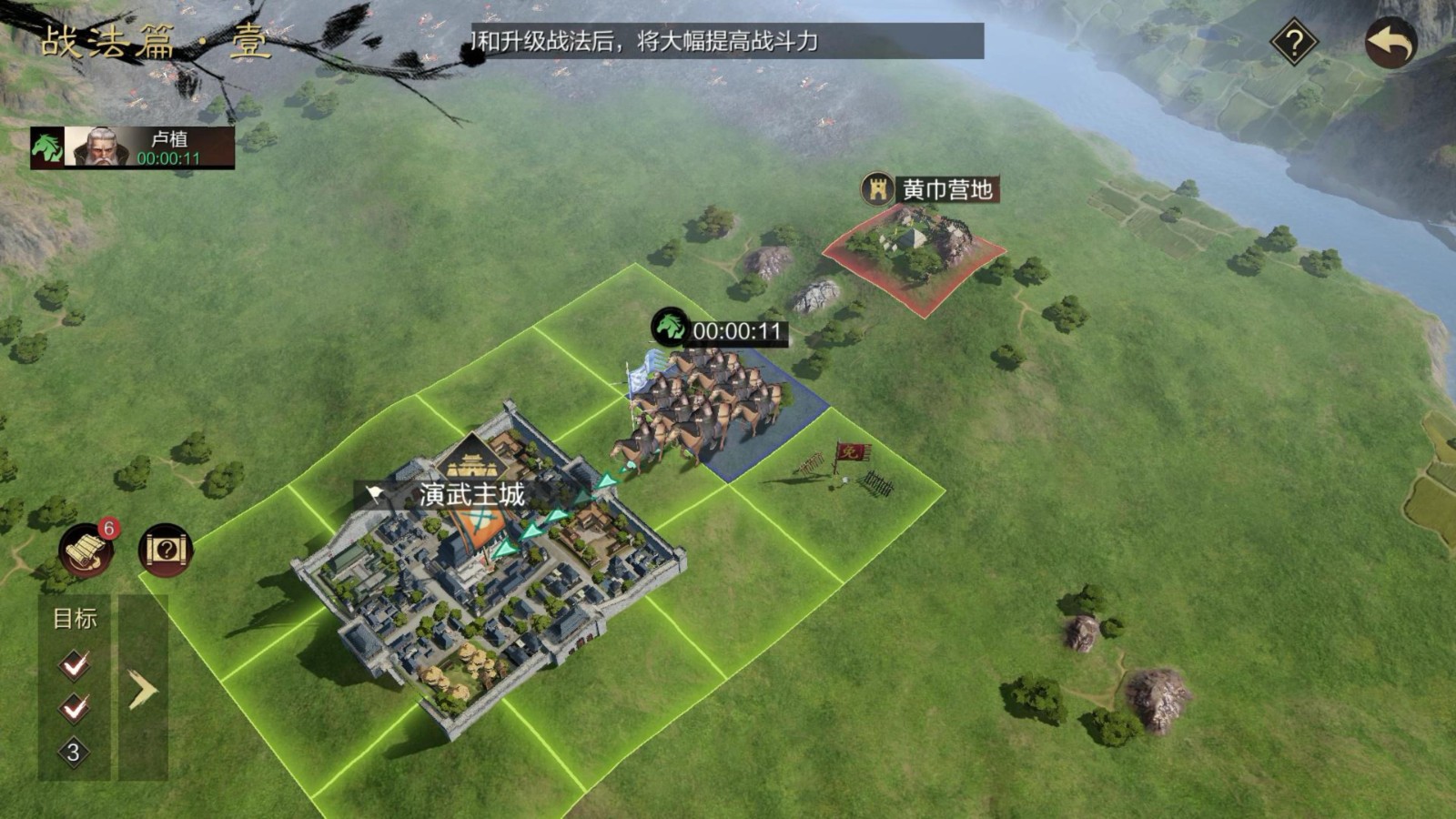
Task: Tap the 黄巾营地 camp name label
Action: [946, 189]
